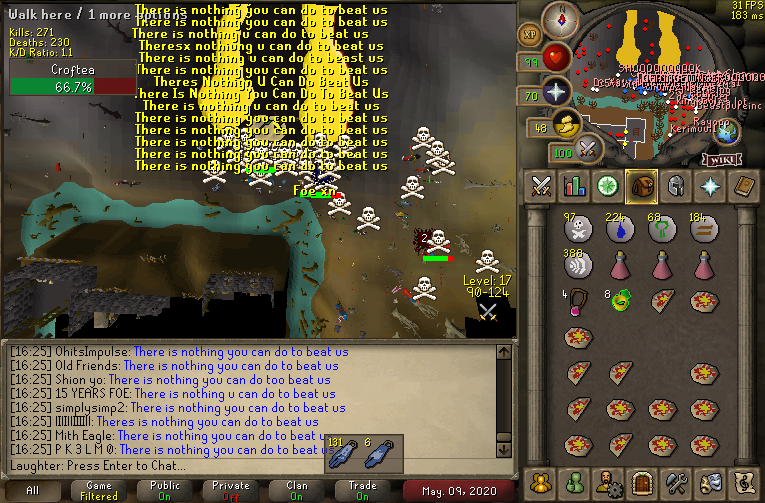Open the Quest List tab
This screenshot has height=503, width=765.
(608, 185)
